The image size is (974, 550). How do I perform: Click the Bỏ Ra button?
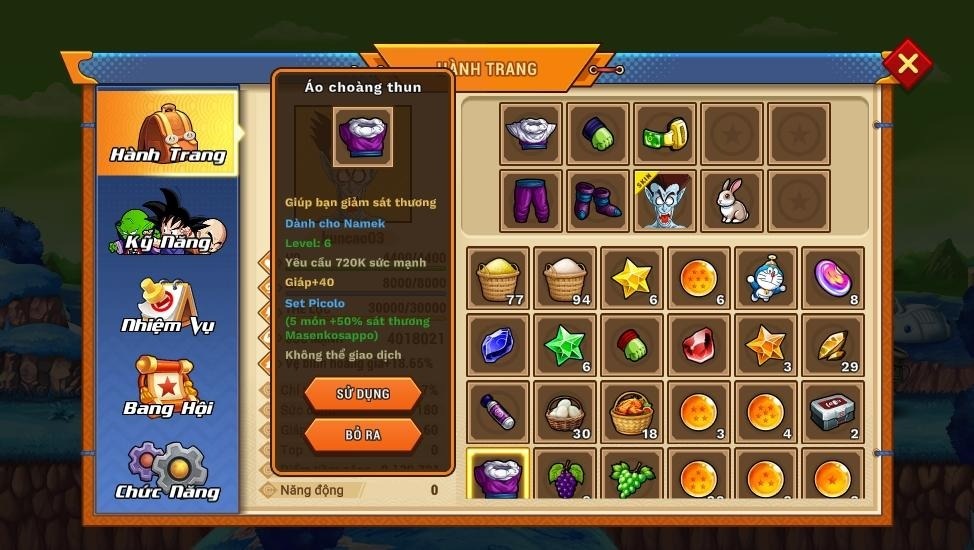pos(362,436)
